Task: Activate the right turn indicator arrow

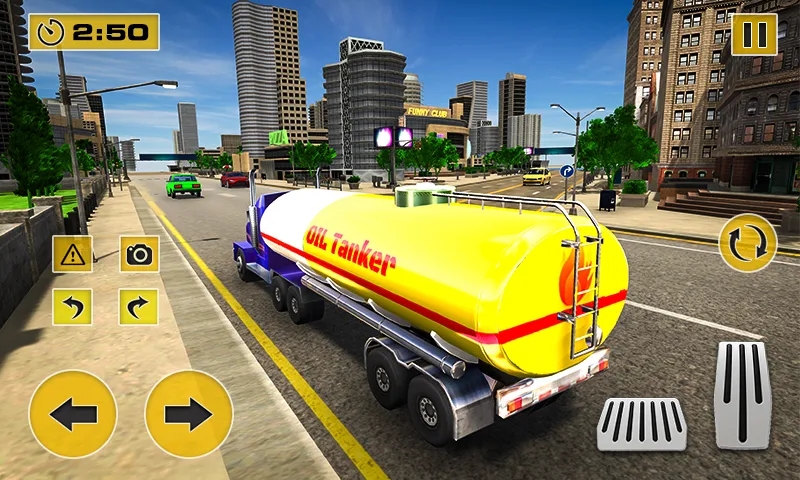Action: tap(139, 306)
